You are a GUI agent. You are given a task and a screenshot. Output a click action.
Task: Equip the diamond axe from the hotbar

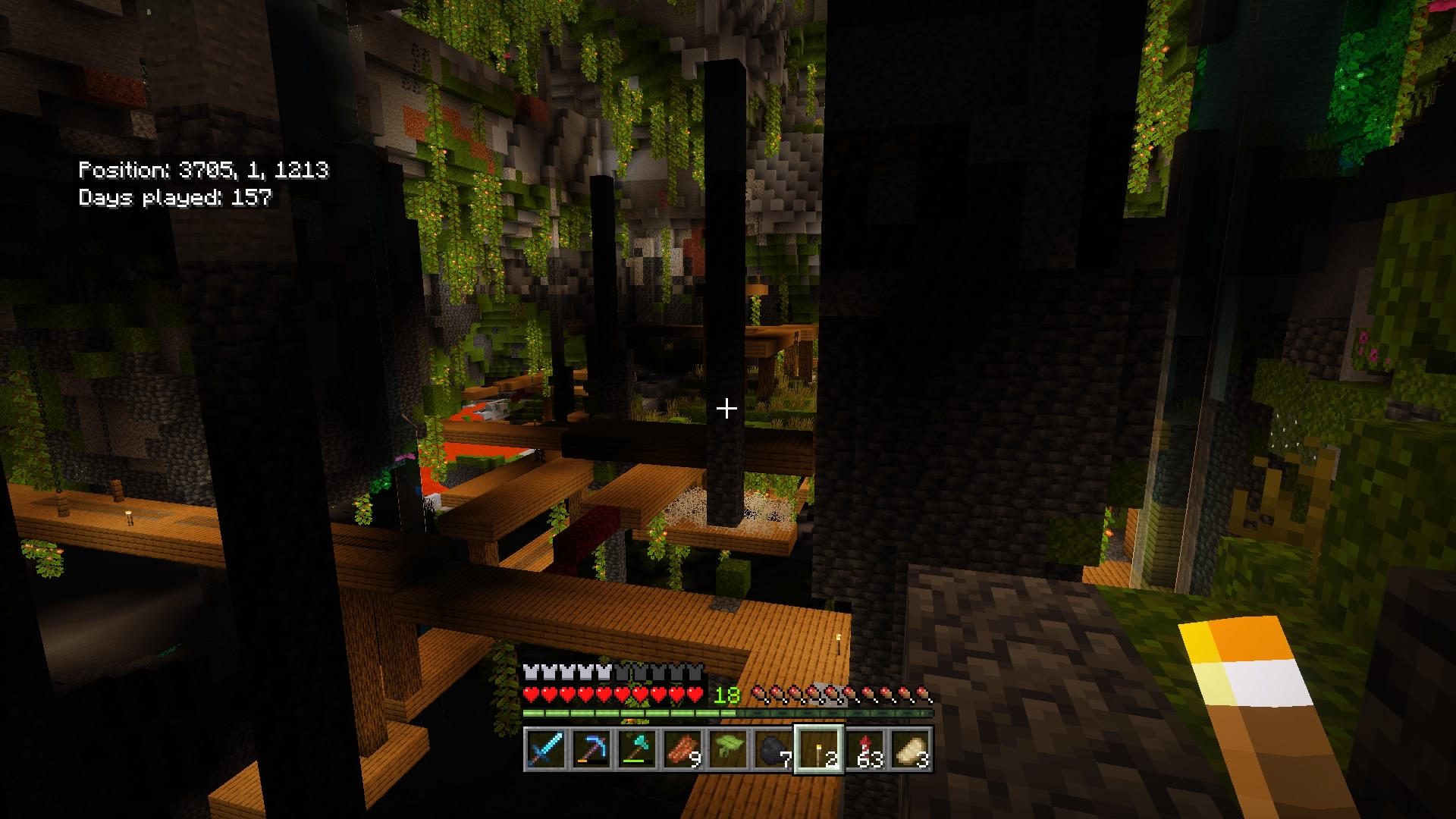[x=636, y=749]
